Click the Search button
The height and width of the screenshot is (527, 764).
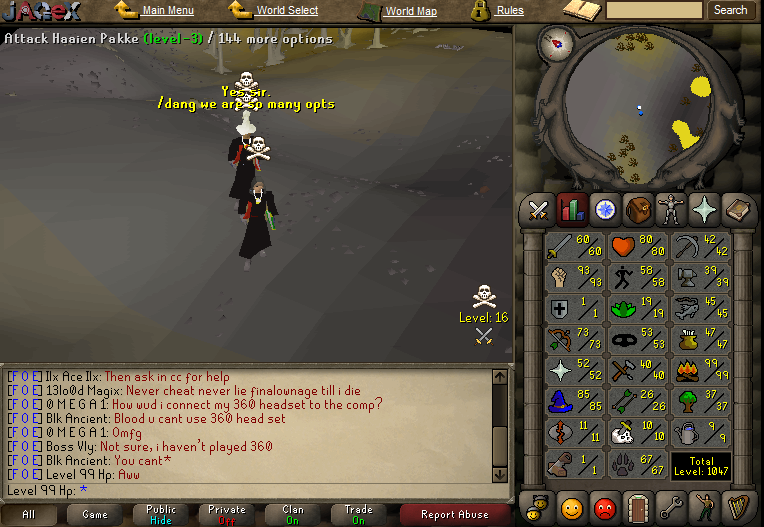pyautogui.click(x=730, y=10)
